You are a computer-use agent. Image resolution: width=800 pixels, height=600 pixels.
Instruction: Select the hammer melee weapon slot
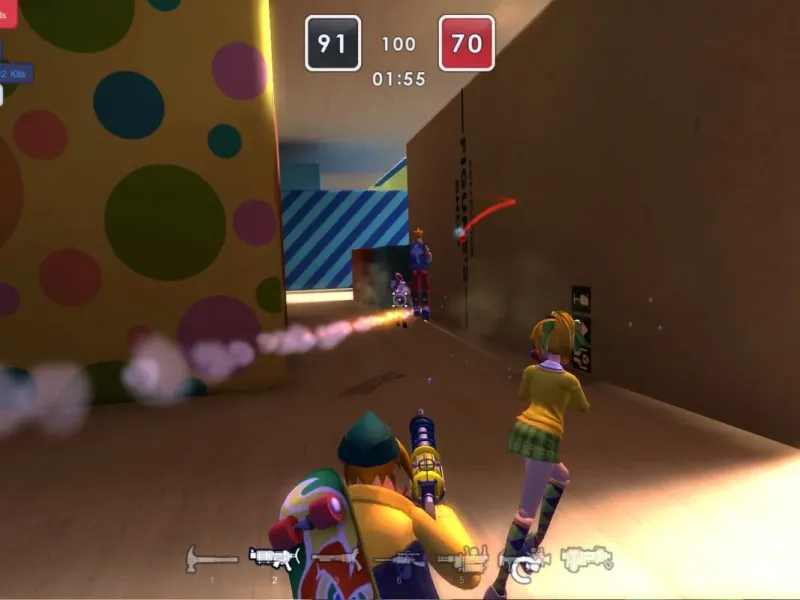211,558
